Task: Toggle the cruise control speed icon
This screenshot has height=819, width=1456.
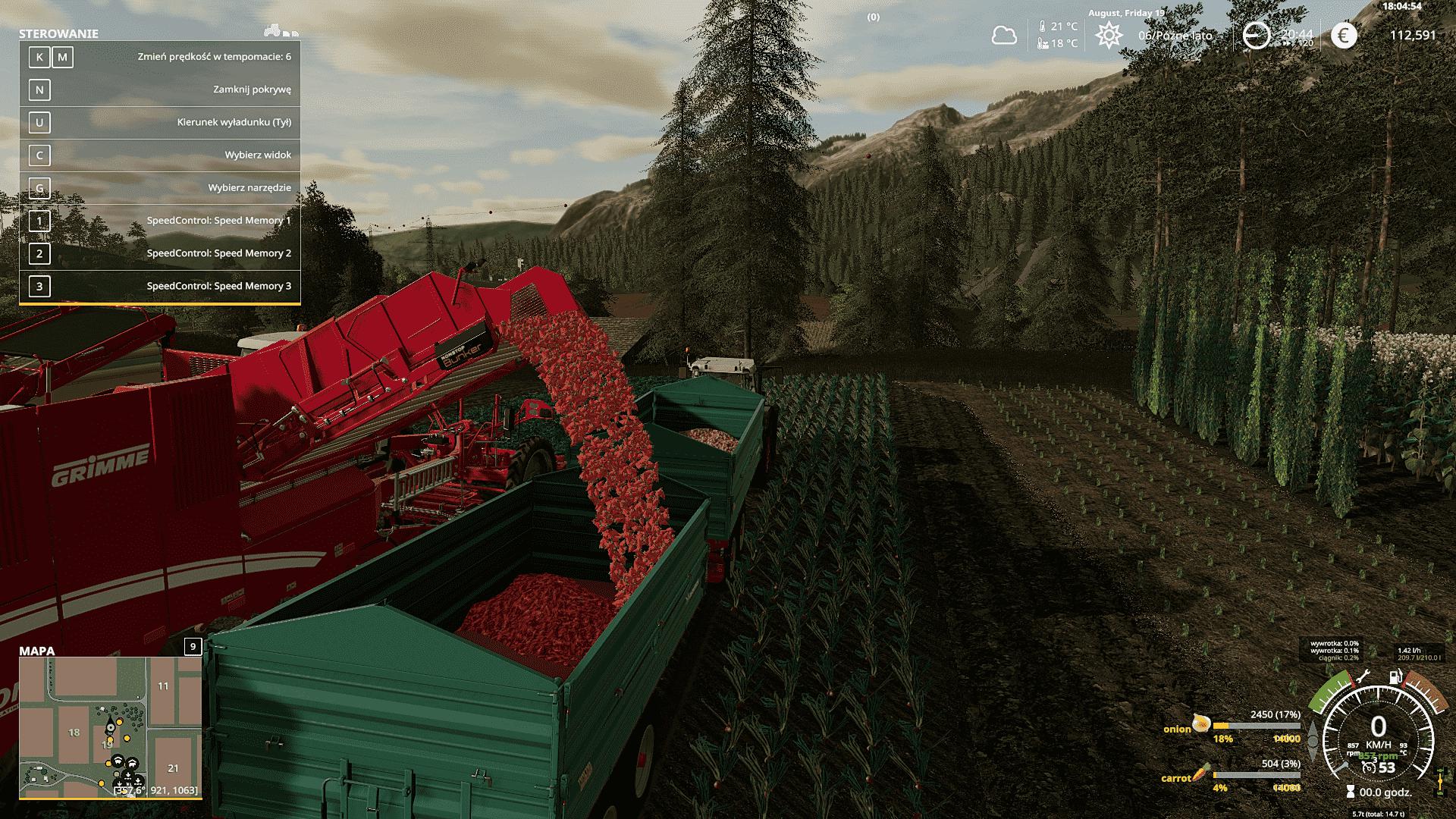Action: click(x=1369, y=767)
